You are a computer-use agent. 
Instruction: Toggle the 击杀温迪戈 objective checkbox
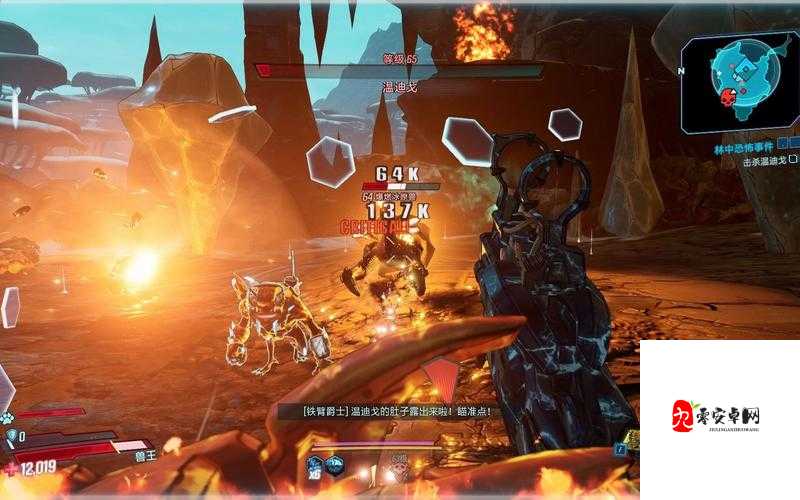click(x=793, y=158)
